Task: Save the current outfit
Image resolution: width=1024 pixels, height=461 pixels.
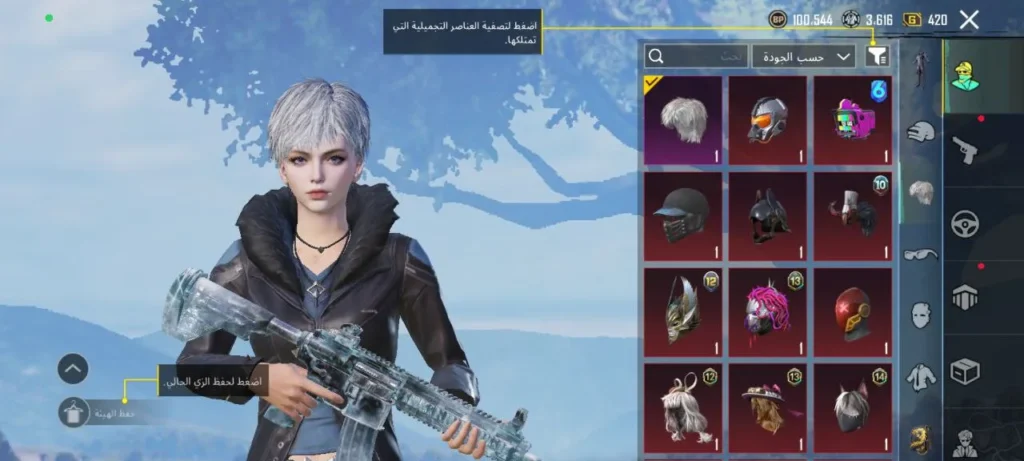Action: (x=73, y=412)
